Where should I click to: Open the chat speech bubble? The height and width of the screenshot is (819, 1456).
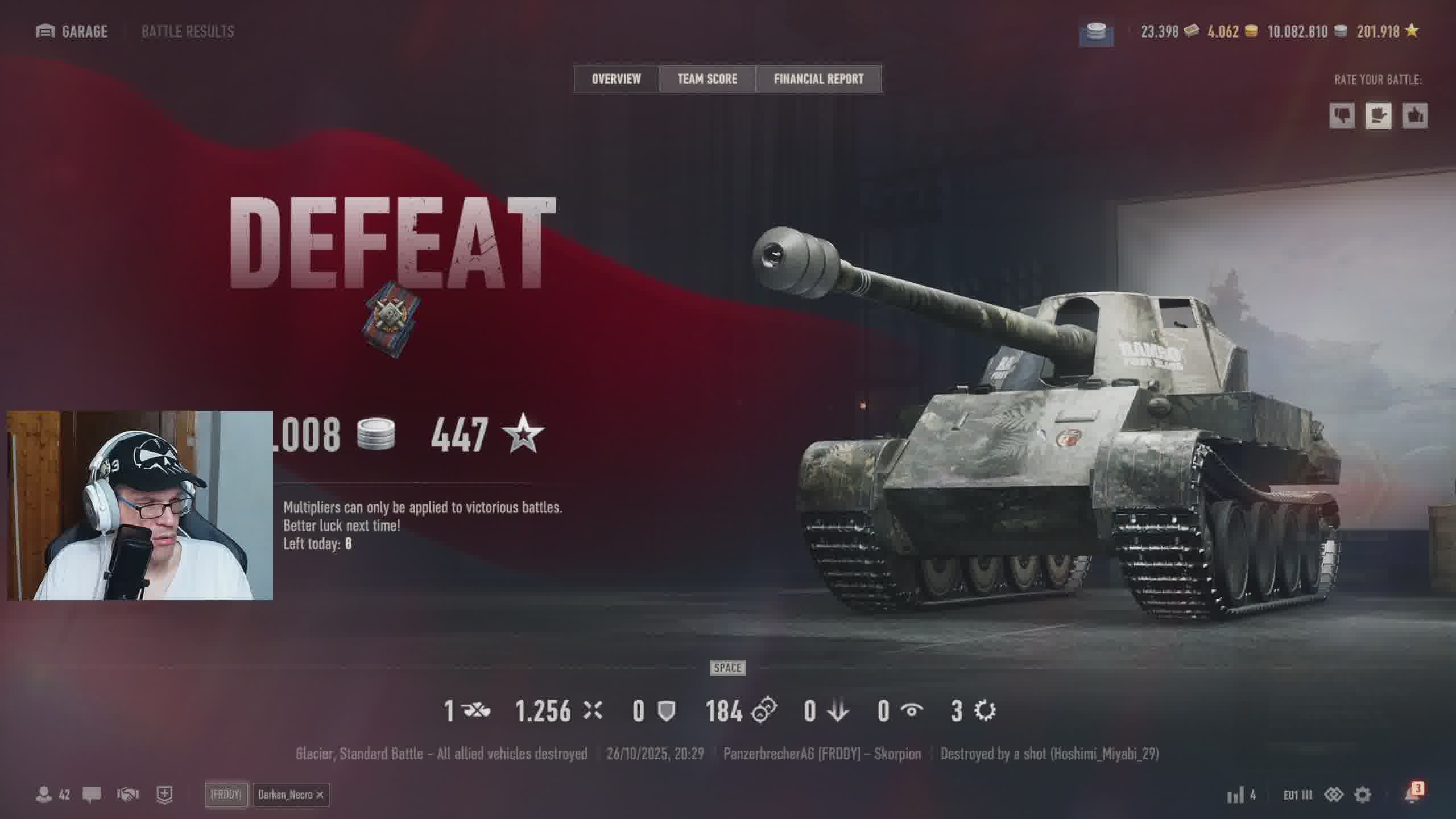pos(92,794)
